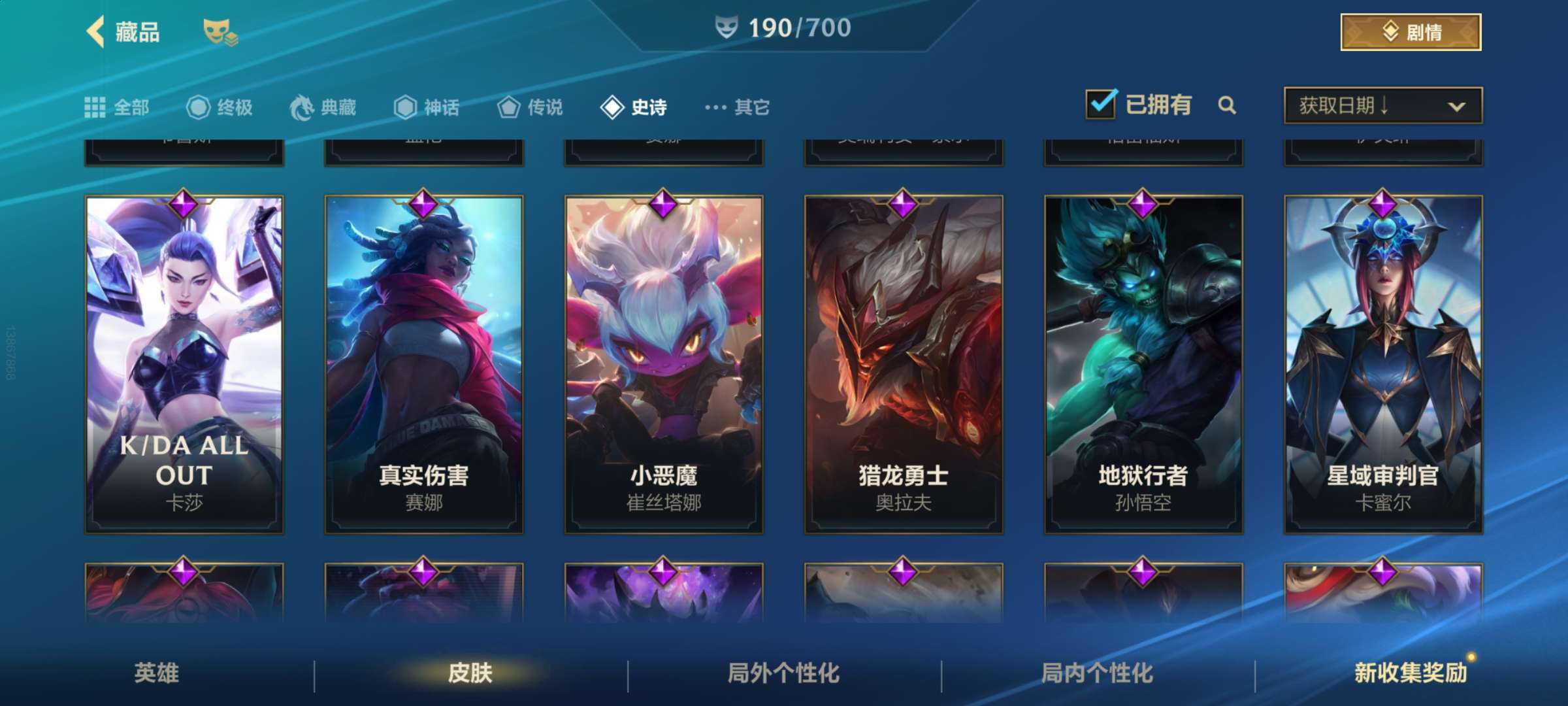Select the 神话 rarity filter
The image size is (1568, 706).
427,107
